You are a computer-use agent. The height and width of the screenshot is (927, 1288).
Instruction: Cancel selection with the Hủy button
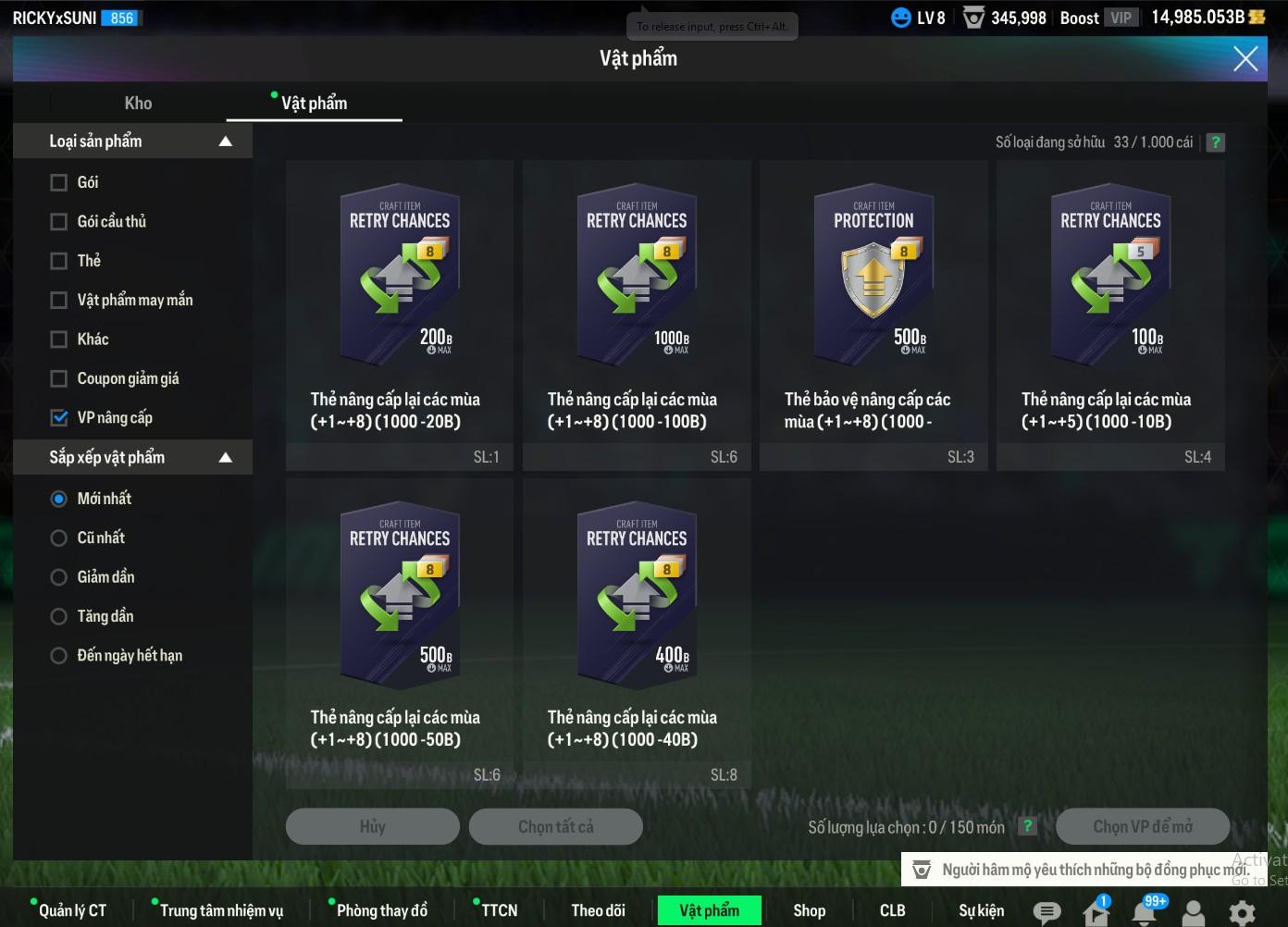click(x=372, y=827)
